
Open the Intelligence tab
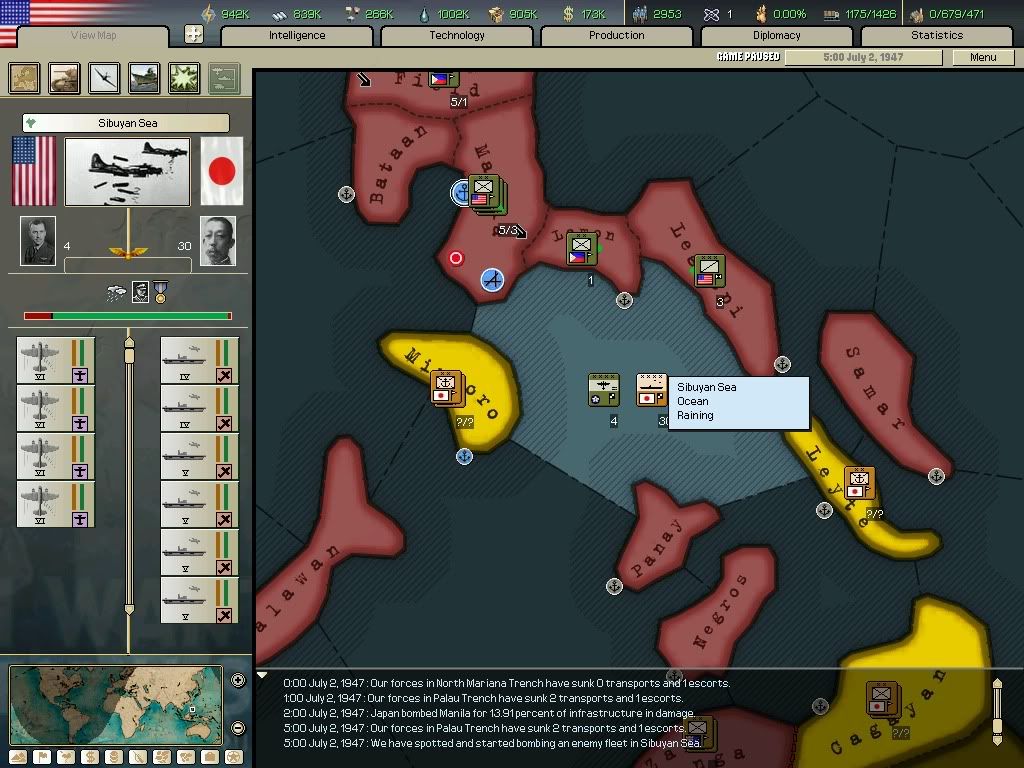(x=297, y=35)
